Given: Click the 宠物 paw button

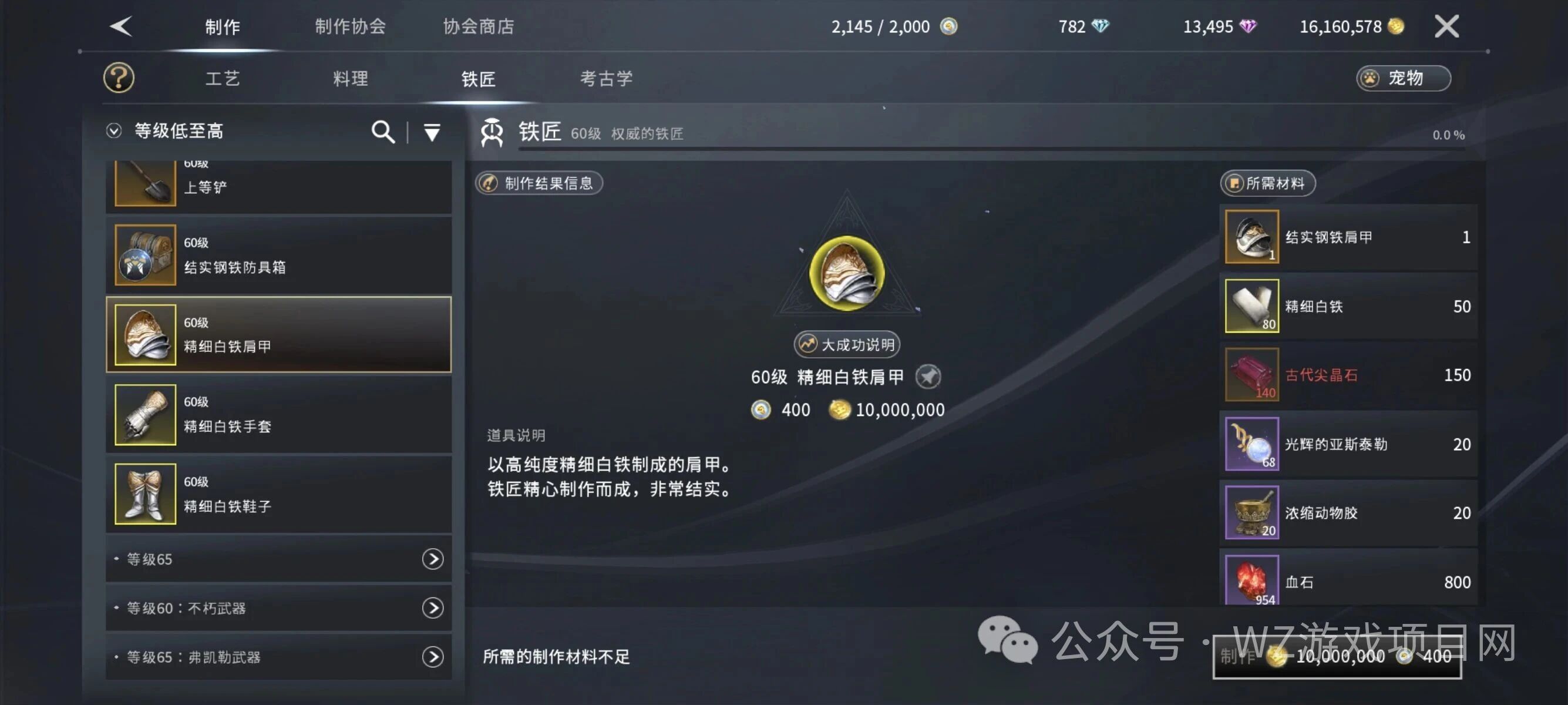Looking at the screenshot, I should click(x=1403, y=78).
